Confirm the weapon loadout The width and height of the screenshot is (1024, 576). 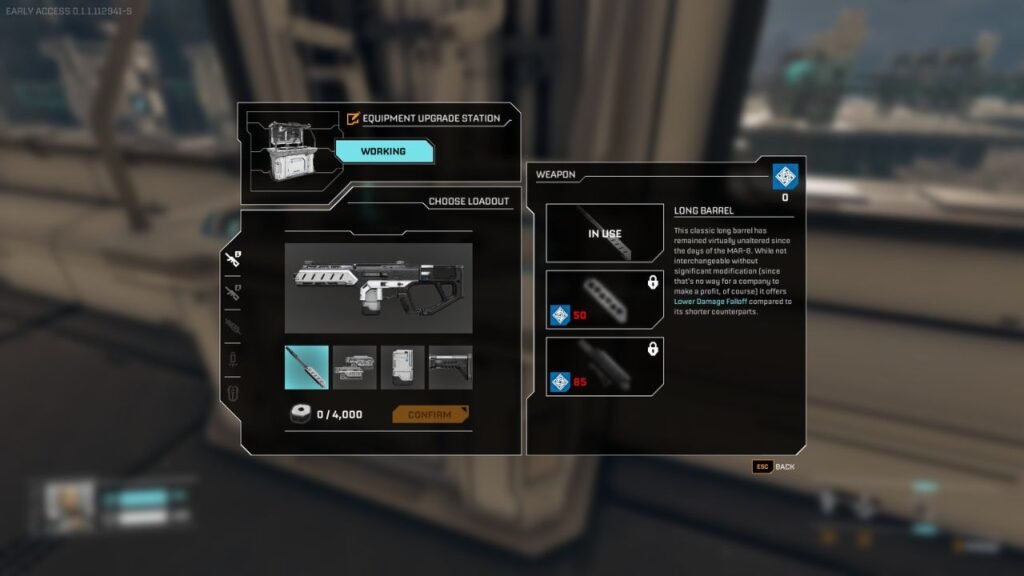tap(430, 414)
